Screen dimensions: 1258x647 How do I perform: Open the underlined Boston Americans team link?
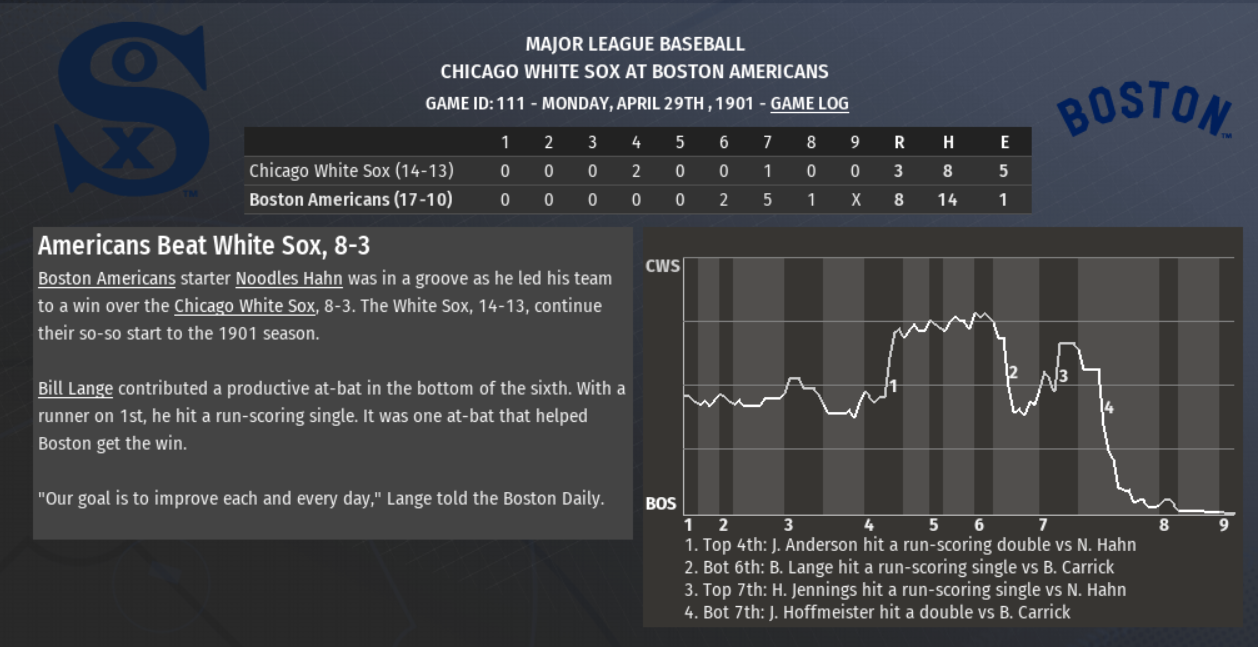tap(106, 278)
